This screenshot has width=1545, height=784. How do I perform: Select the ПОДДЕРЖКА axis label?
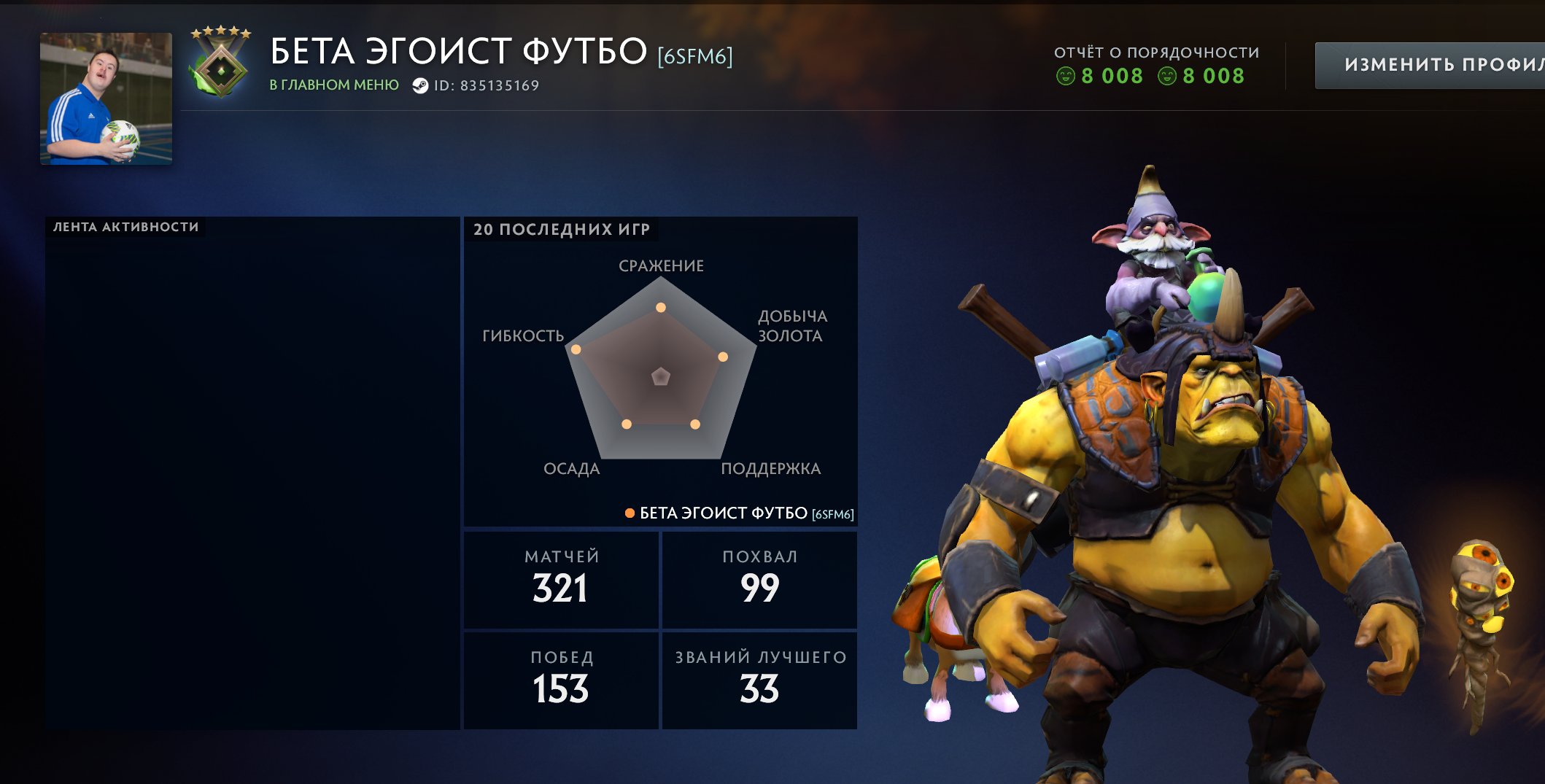(771, 469)
